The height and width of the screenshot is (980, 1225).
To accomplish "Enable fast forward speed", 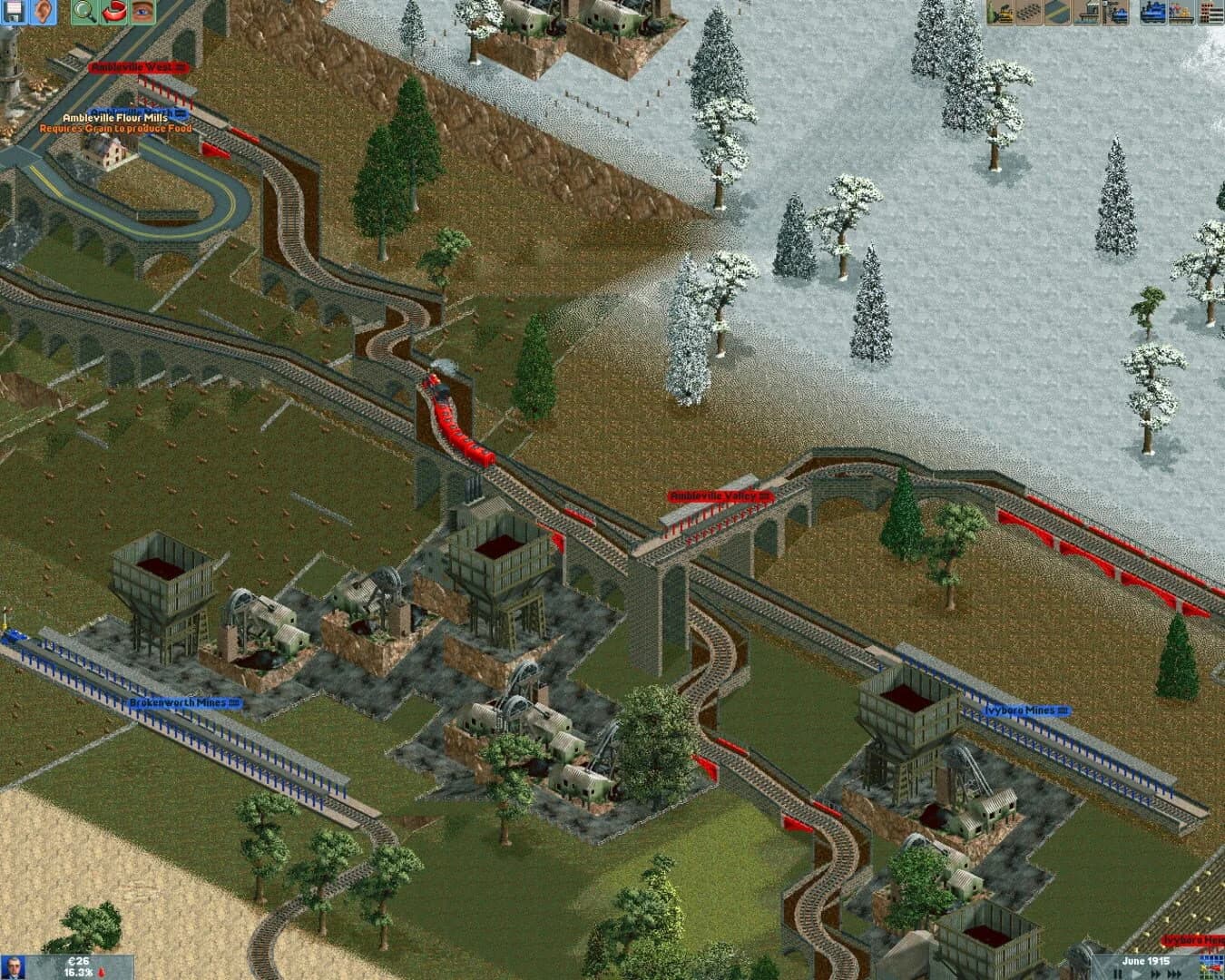I will pyautogui.click(x=1154, y=973).
